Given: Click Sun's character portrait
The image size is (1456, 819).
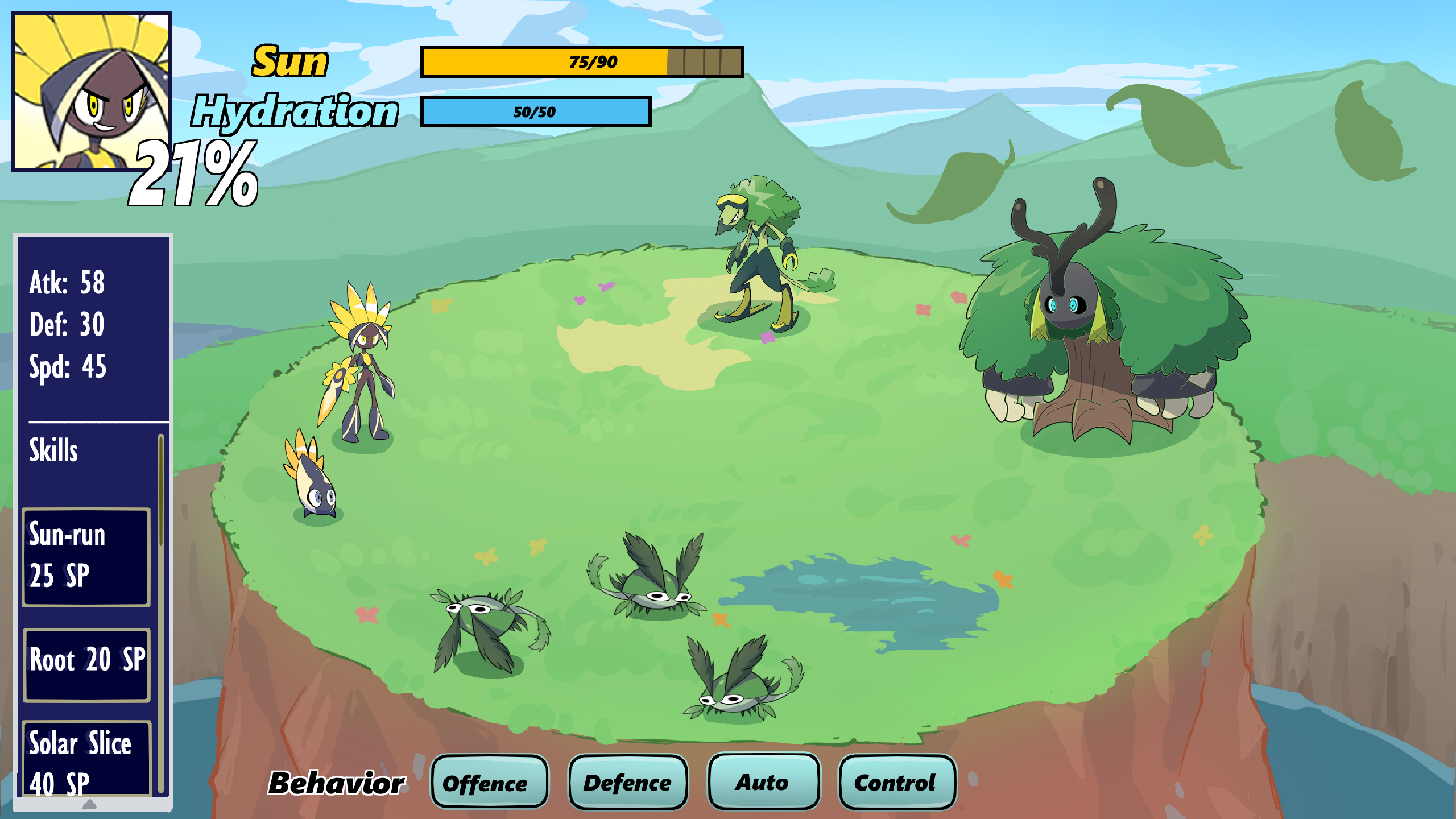Looking at the screenshot, I should click(92, 91).
